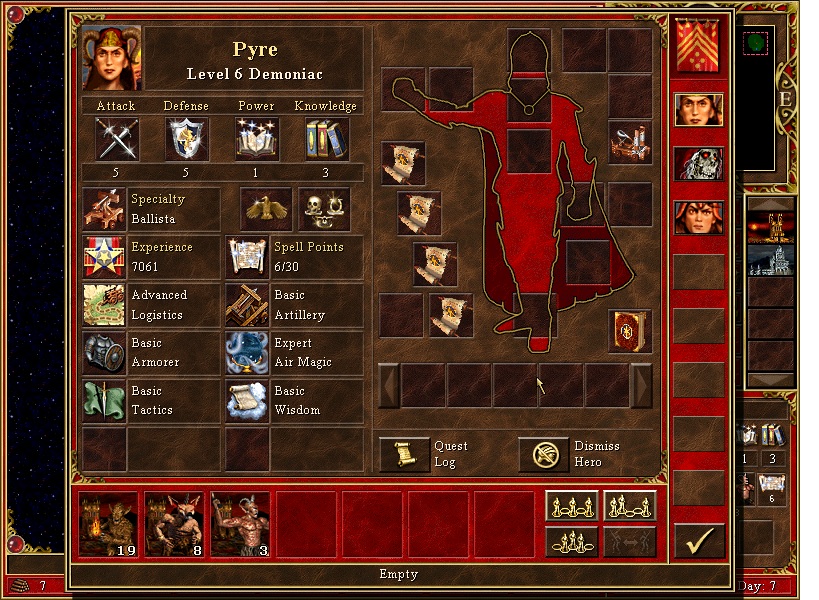Image resolution: width=819 pixels, height=600 pixels.
Task: Inspect the Expert Air Magic skill
Action: coord(247,353)
